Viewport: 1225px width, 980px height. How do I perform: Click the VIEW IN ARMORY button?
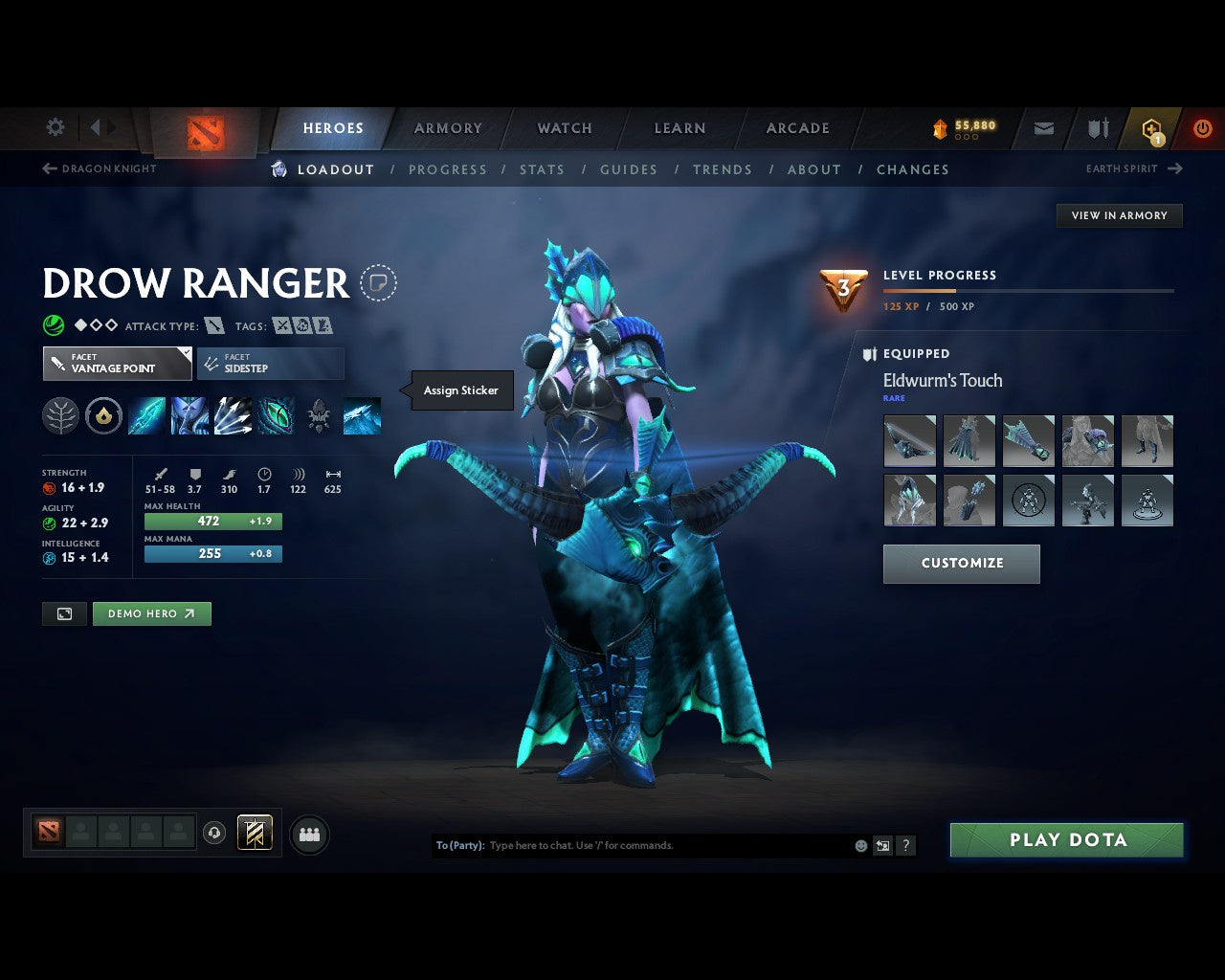(x=1118, y=215)
